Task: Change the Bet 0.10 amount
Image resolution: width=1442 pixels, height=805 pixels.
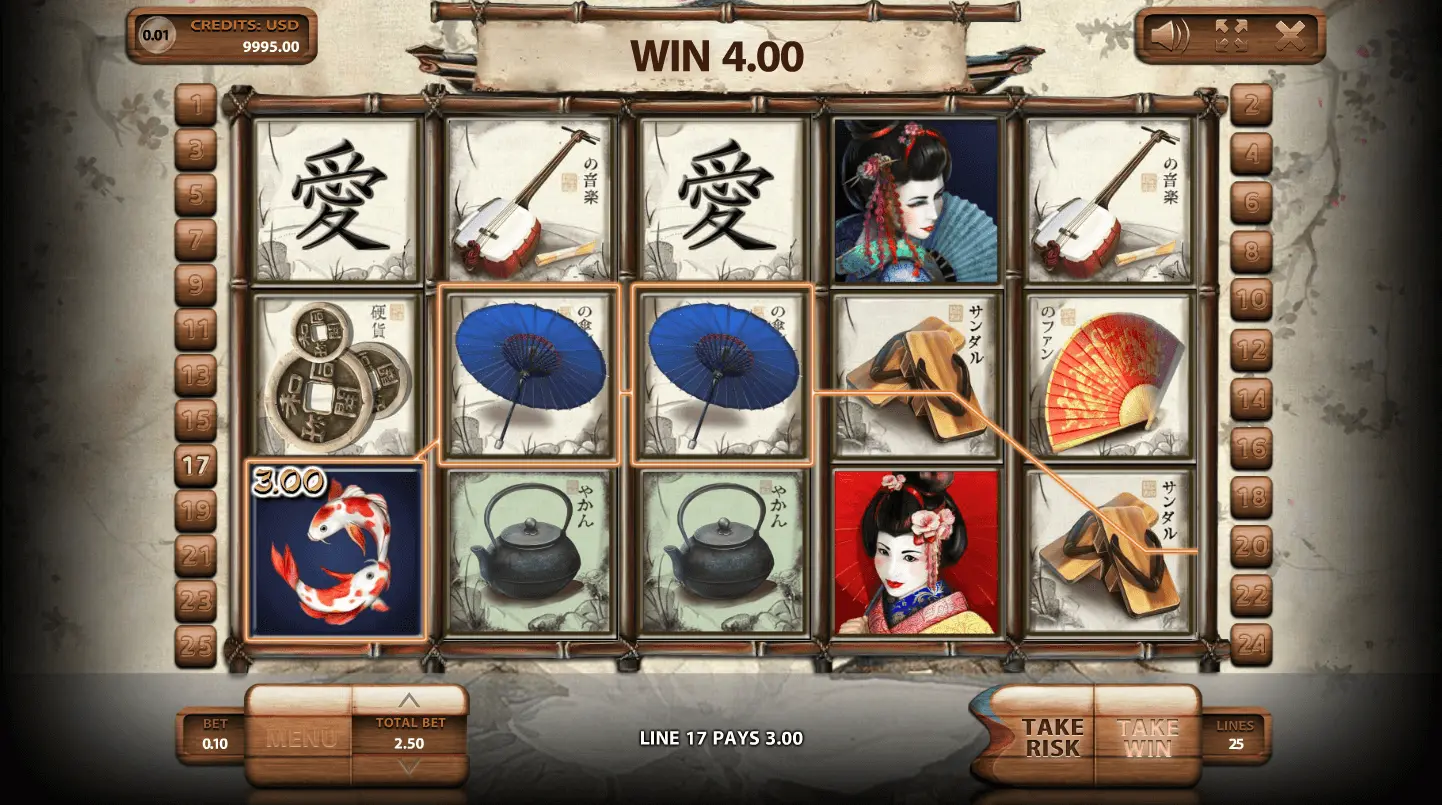Action: tap(215, 735)
